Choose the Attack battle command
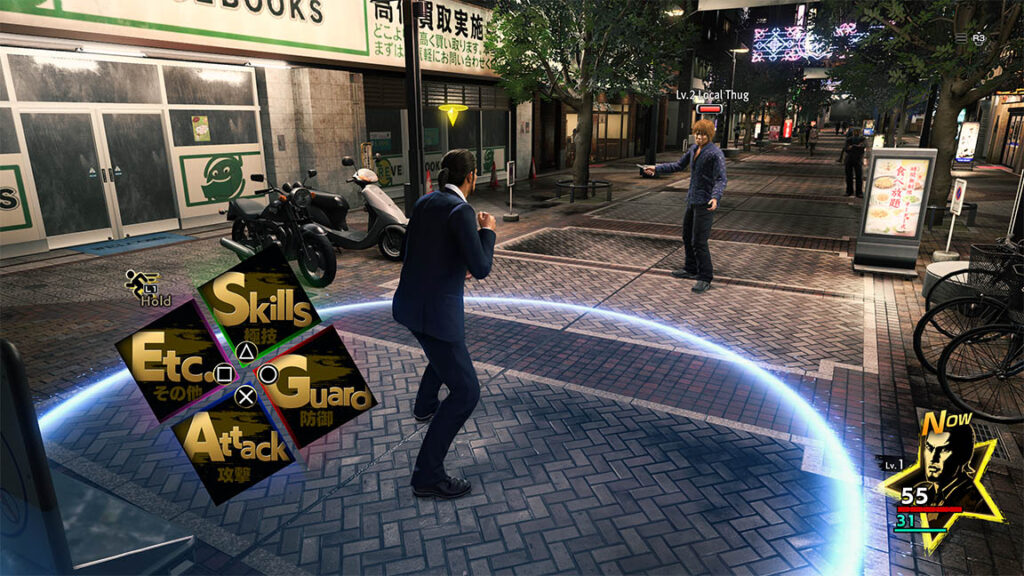Screen dimensions: 1024x576 [236, 445]
